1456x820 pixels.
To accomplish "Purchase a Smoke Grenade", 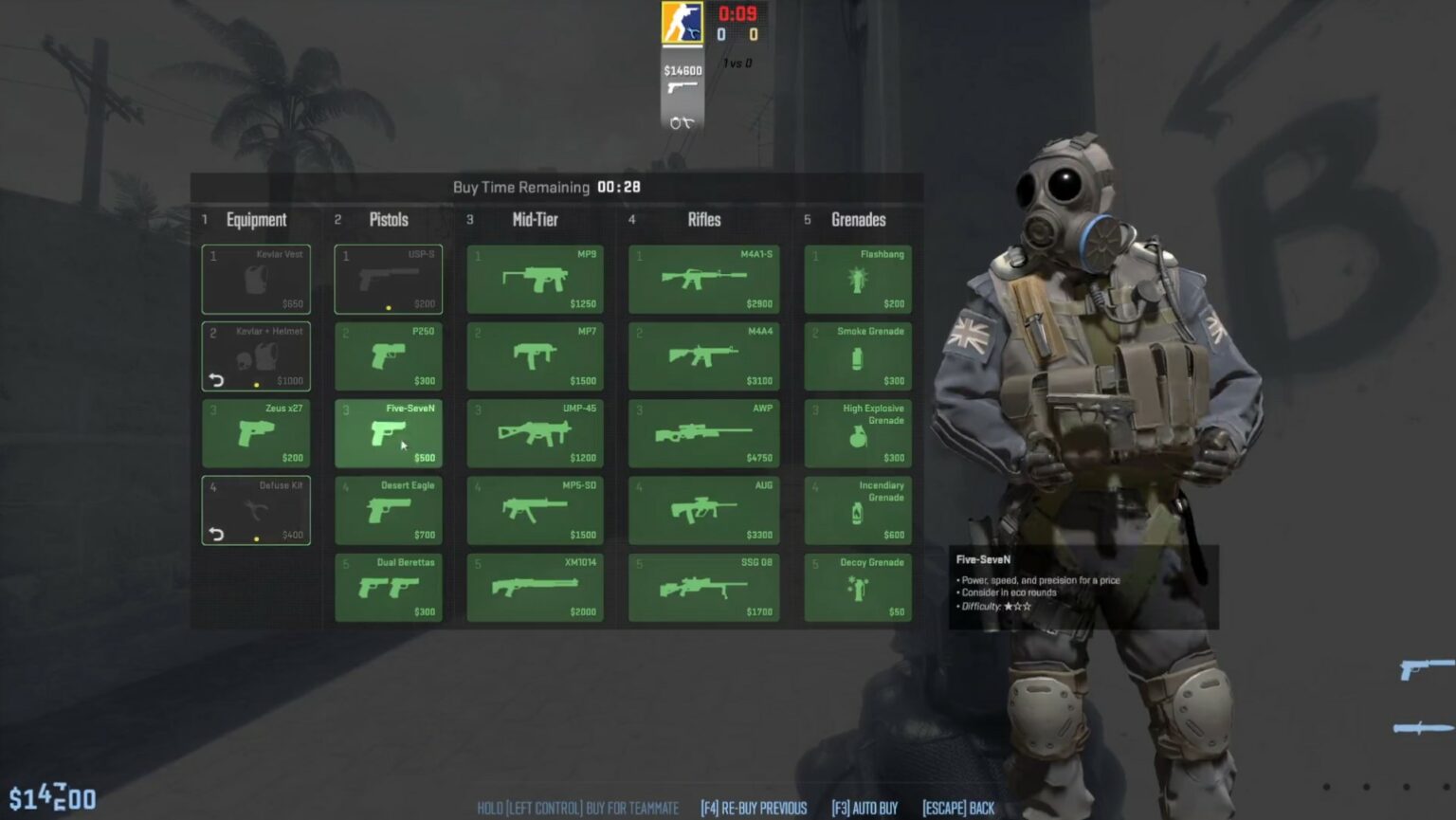I will click(858, 355).
